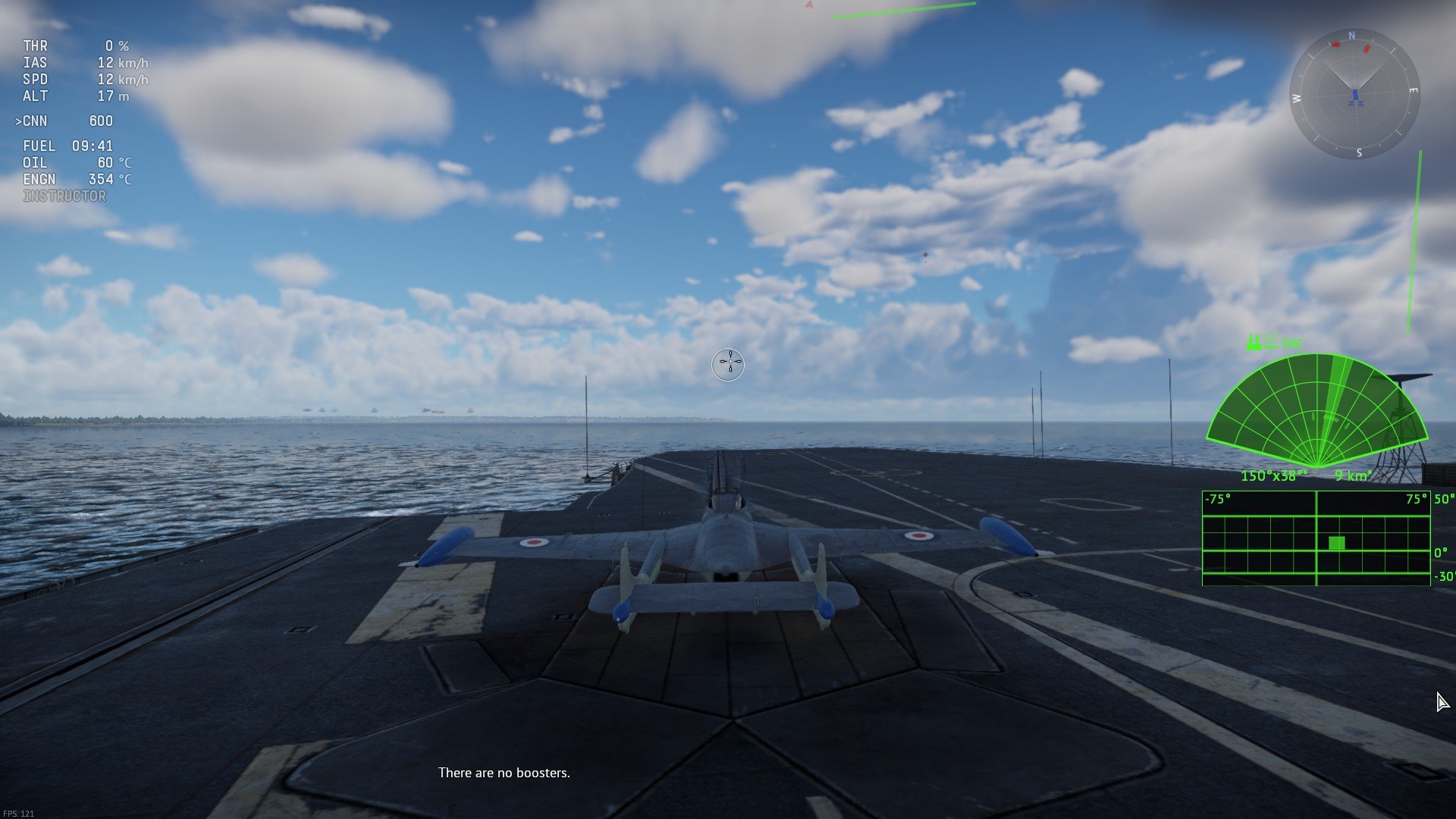Select the north marker on the compass

pyautogui.click(x=1354, y=36)
